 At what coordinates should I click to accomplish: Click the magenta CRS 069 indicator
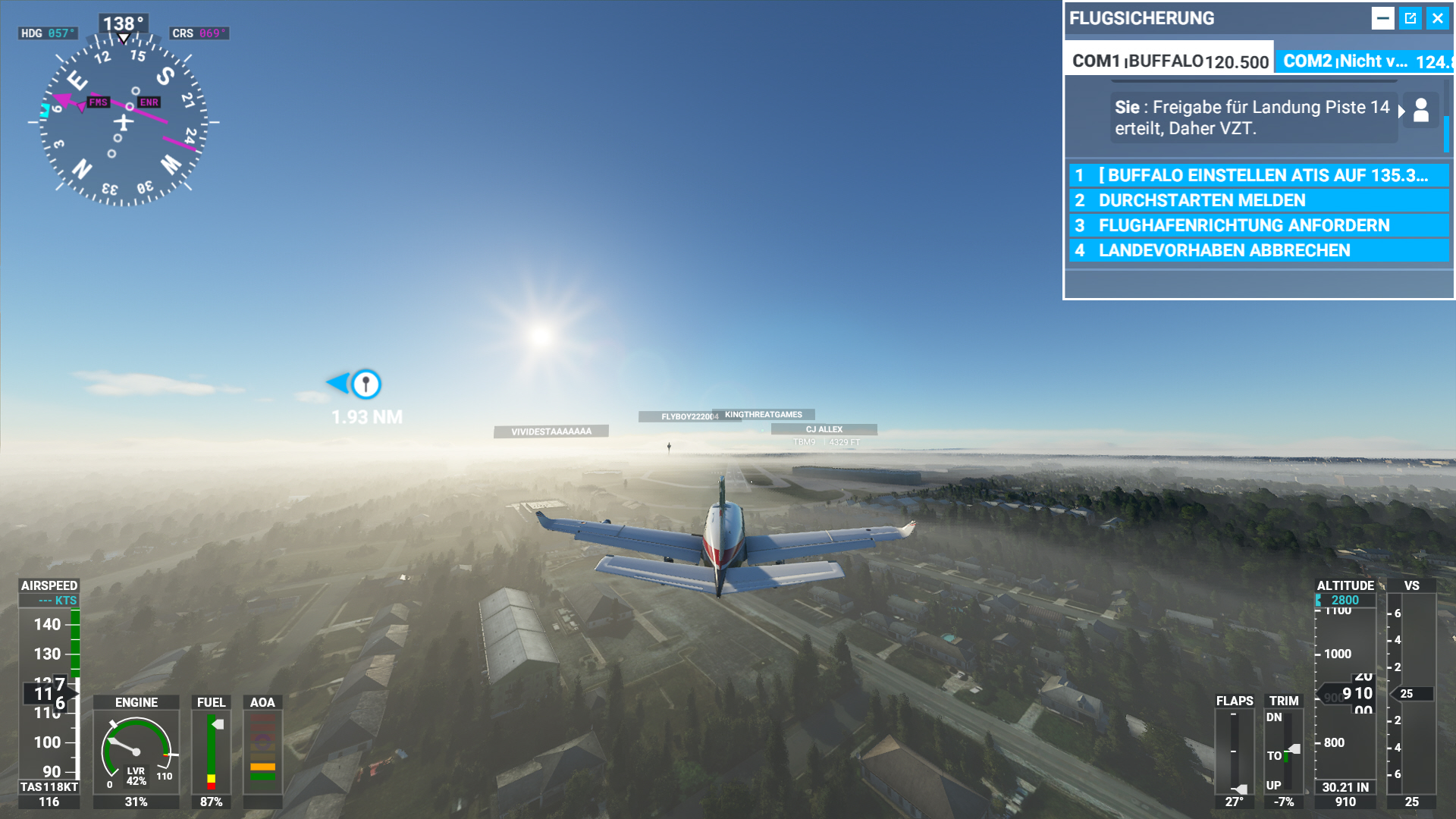(x=199, y=33)
